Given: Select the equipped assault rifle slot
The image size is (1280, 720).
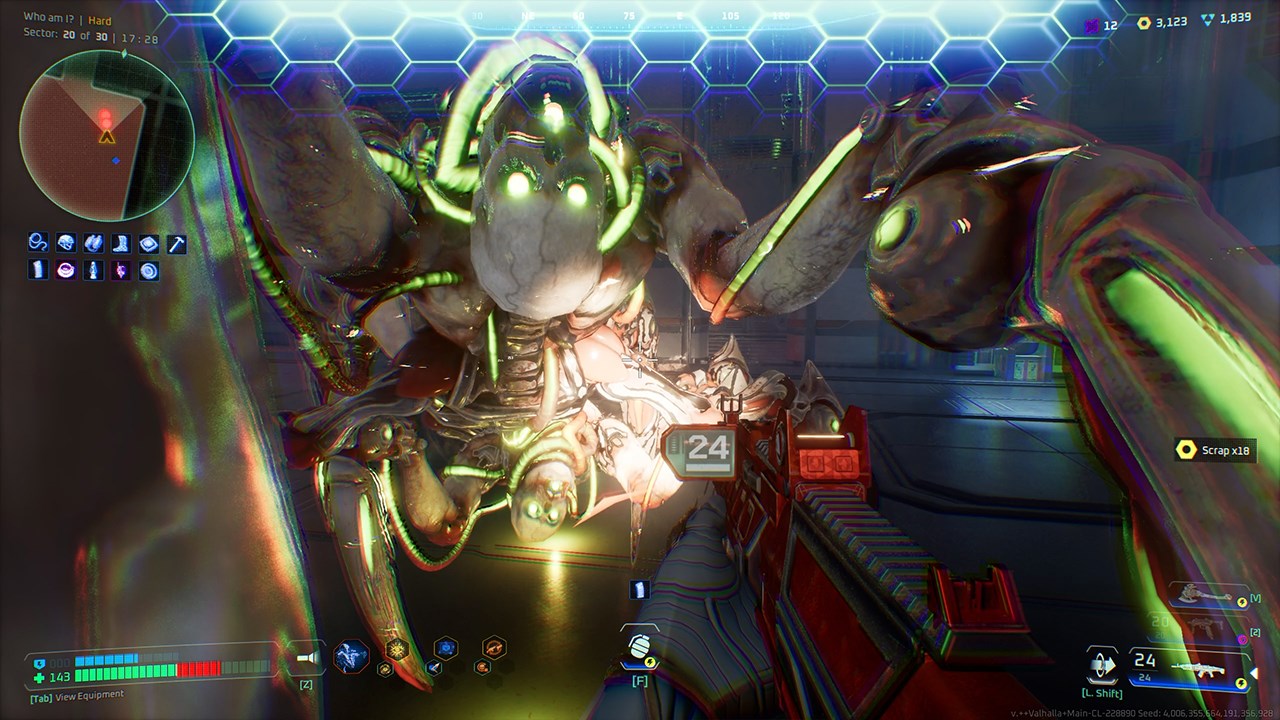Looking at the screenshot, I should (1189, 667).
